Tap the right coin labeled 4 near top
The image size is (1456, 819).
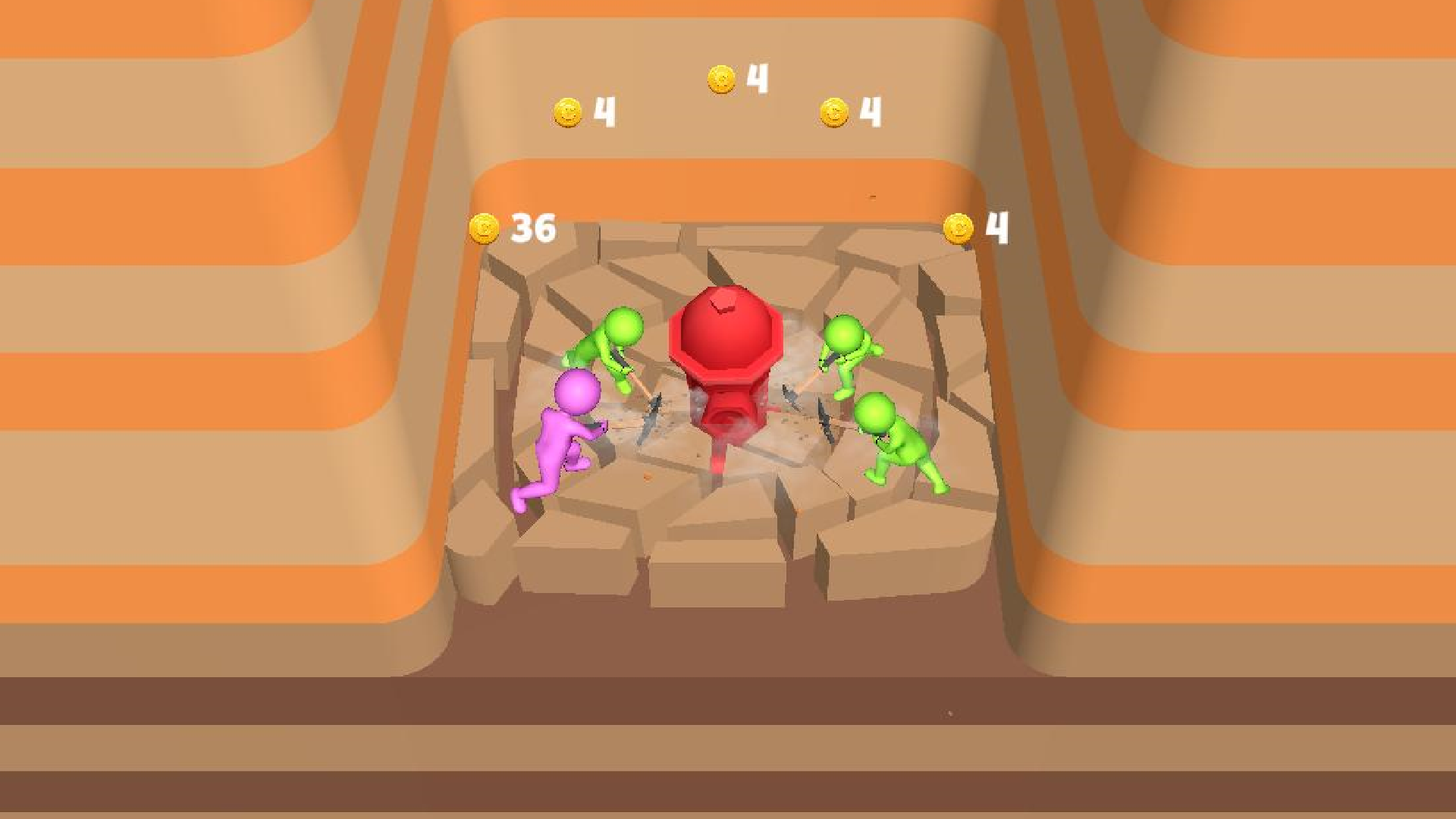click(834, 112)
